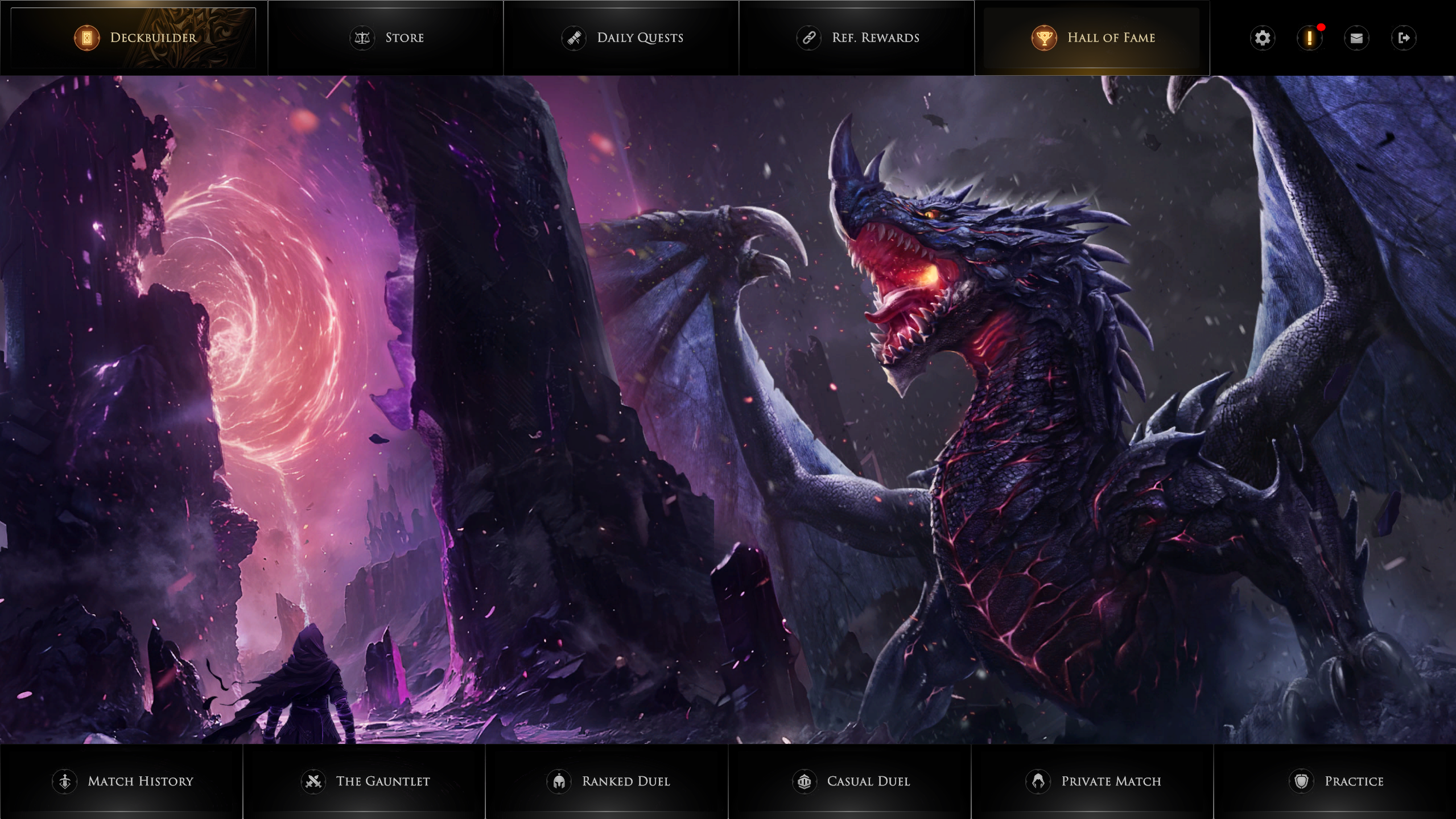Click the hooded figure icon on Private Match
This screenshot has width=1456, height=819.
pos(1040,781)
